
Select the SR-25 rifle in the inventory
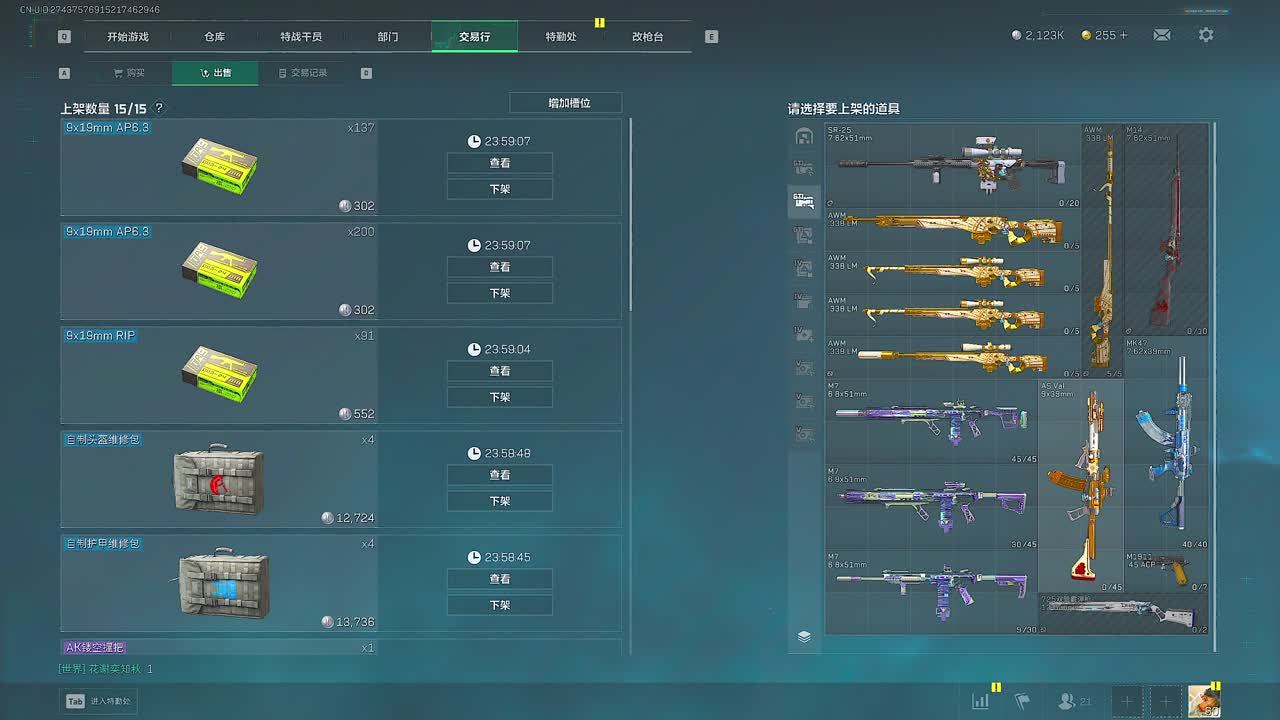(952, 165)
